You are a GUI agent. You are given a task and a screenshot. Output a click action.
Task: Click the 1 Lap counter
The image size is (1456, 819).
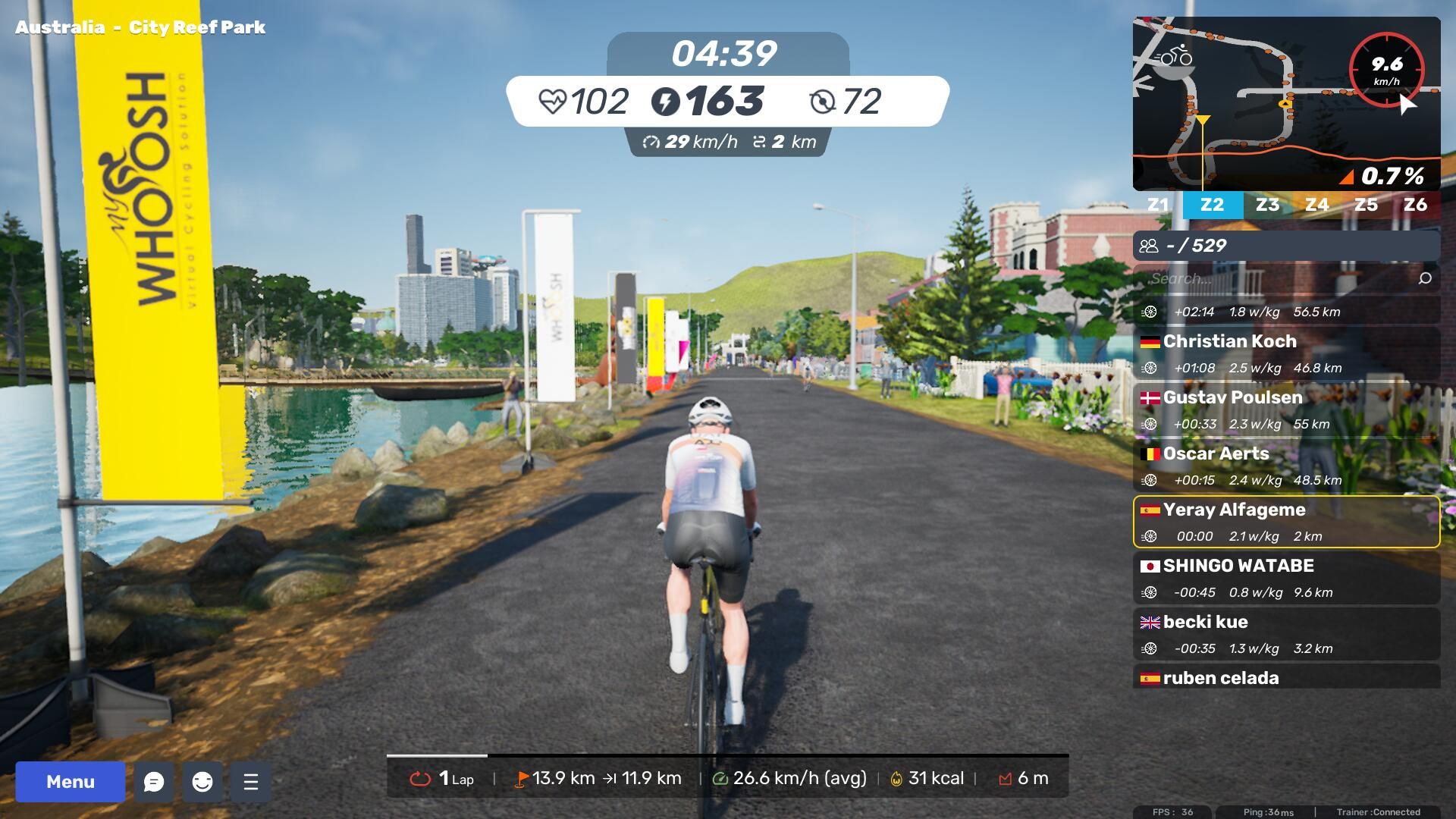tap(442, 778)
